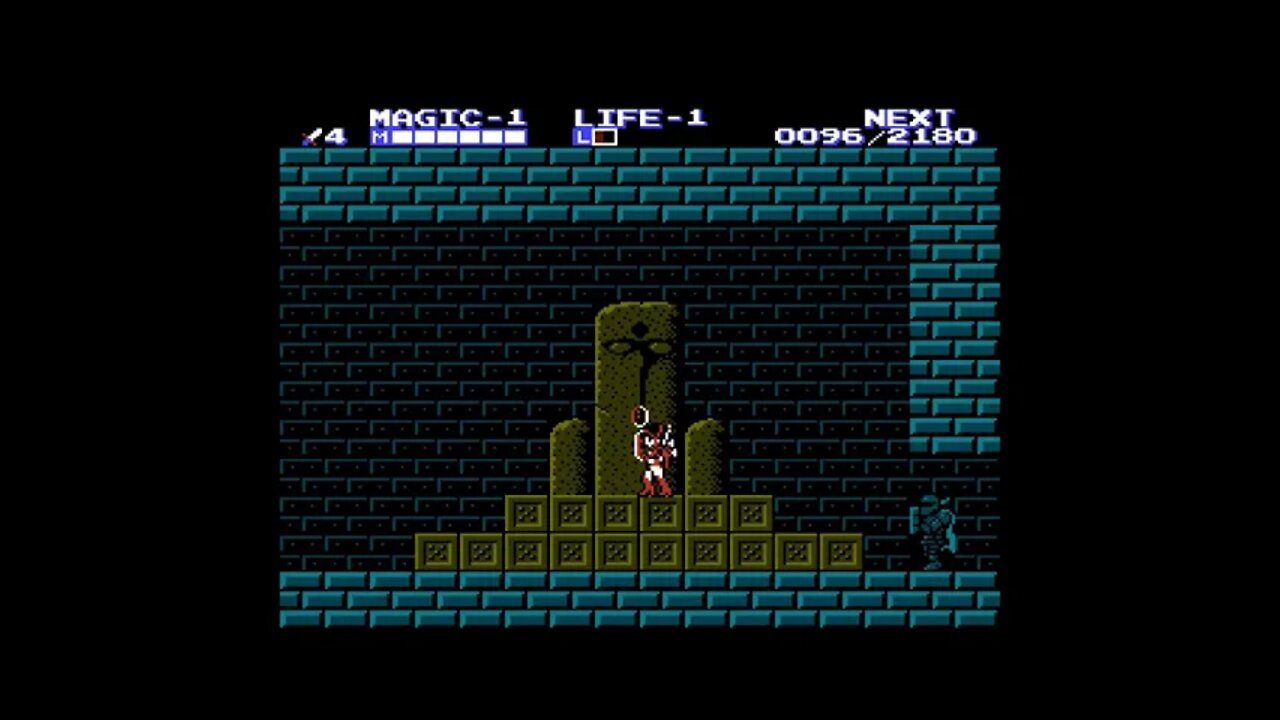The height and width of the screenshot is (720, 1280).
Task: Click the sword icon in the HUD
Action: point(313,135)
